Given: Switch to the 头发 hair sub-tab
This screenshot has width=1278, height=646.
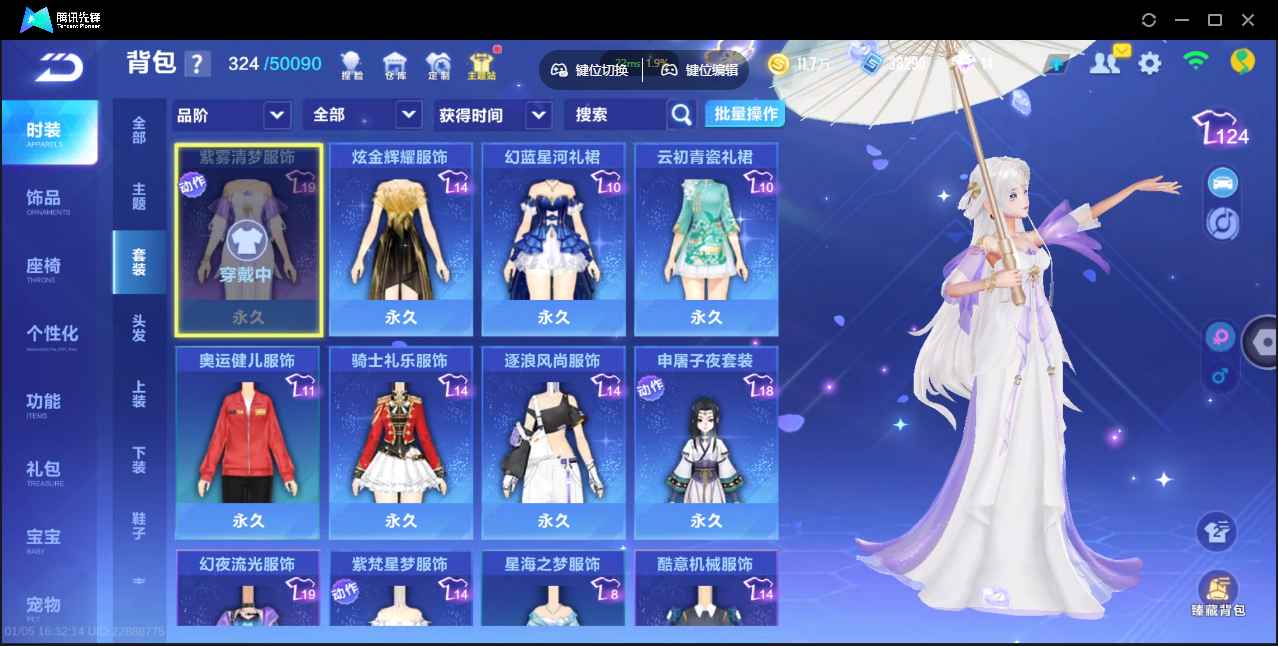Looking at the screenshot, I should (139, 328).
